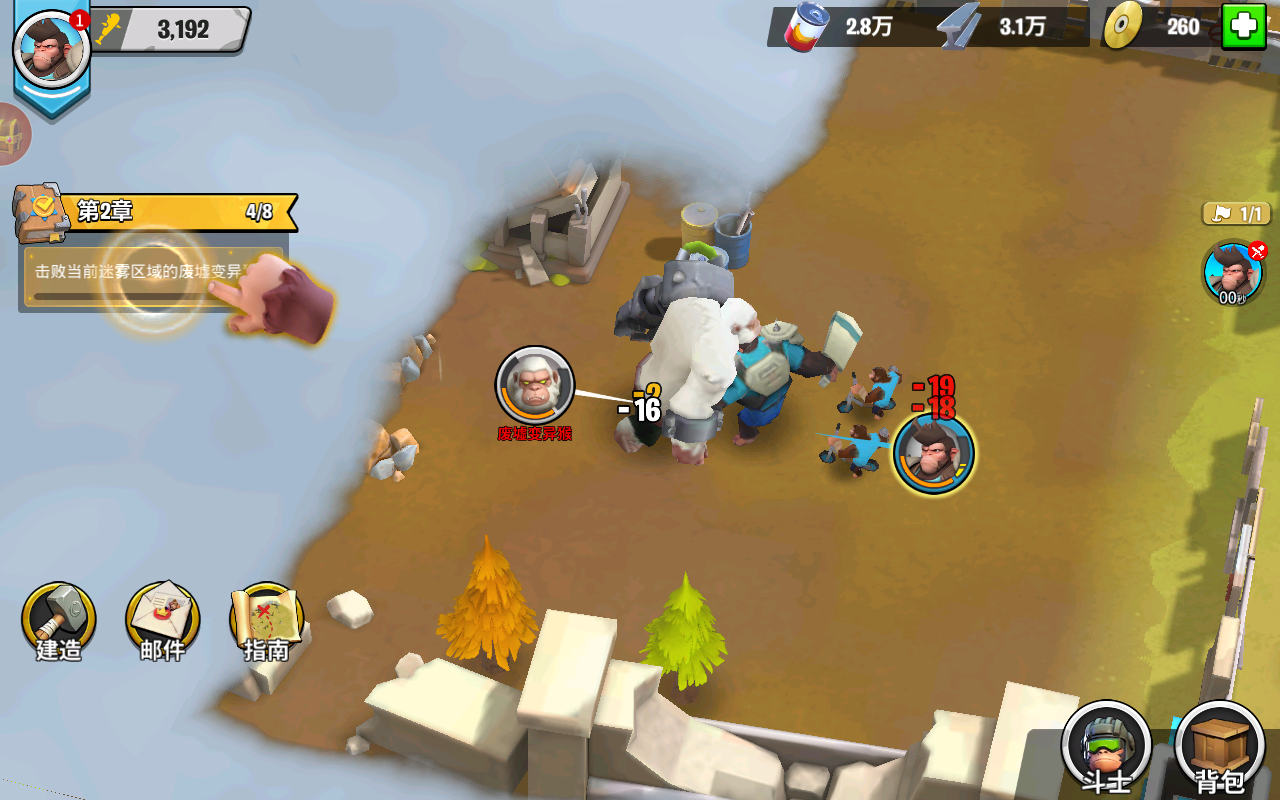
Task: Open the 指南 guide map
Action: tap(266, 620)
